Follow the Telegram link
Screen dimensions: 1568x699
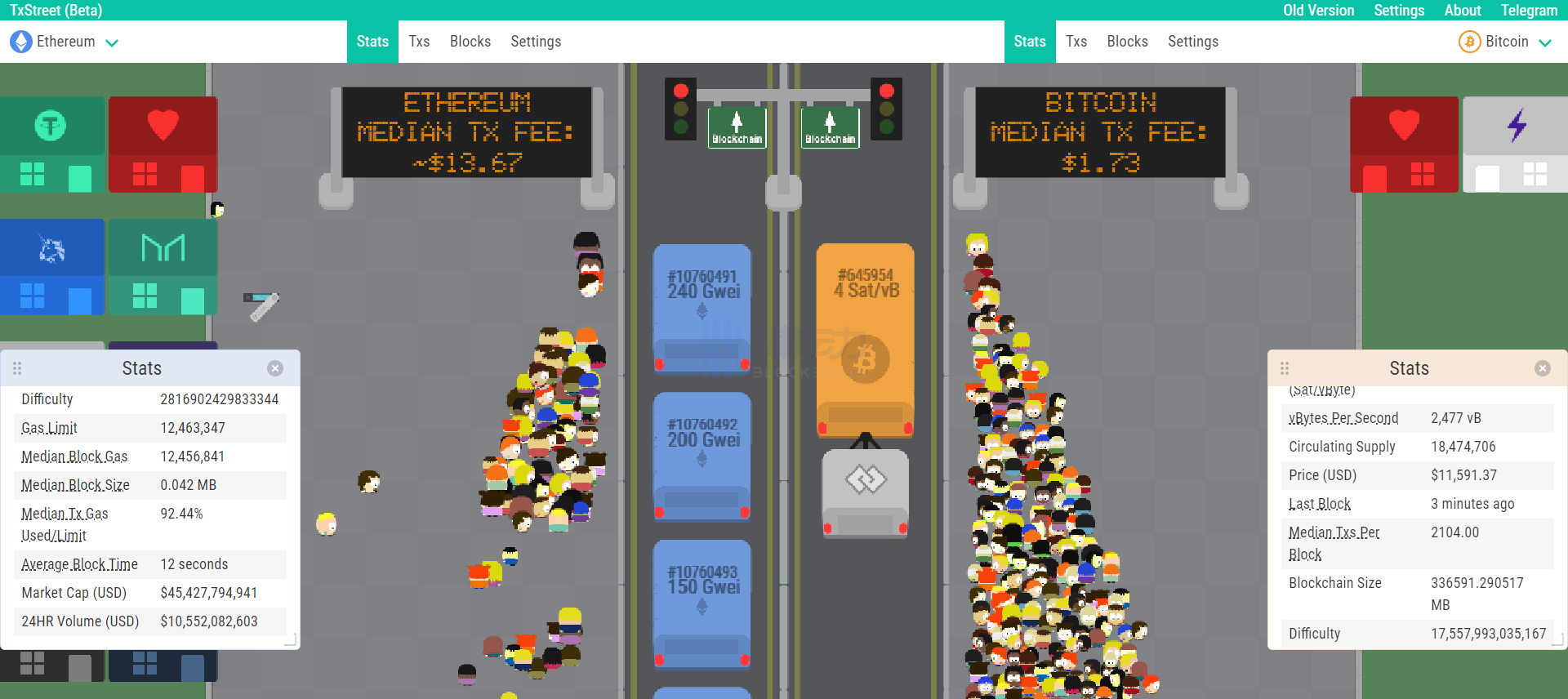(x=1529, y=11)
